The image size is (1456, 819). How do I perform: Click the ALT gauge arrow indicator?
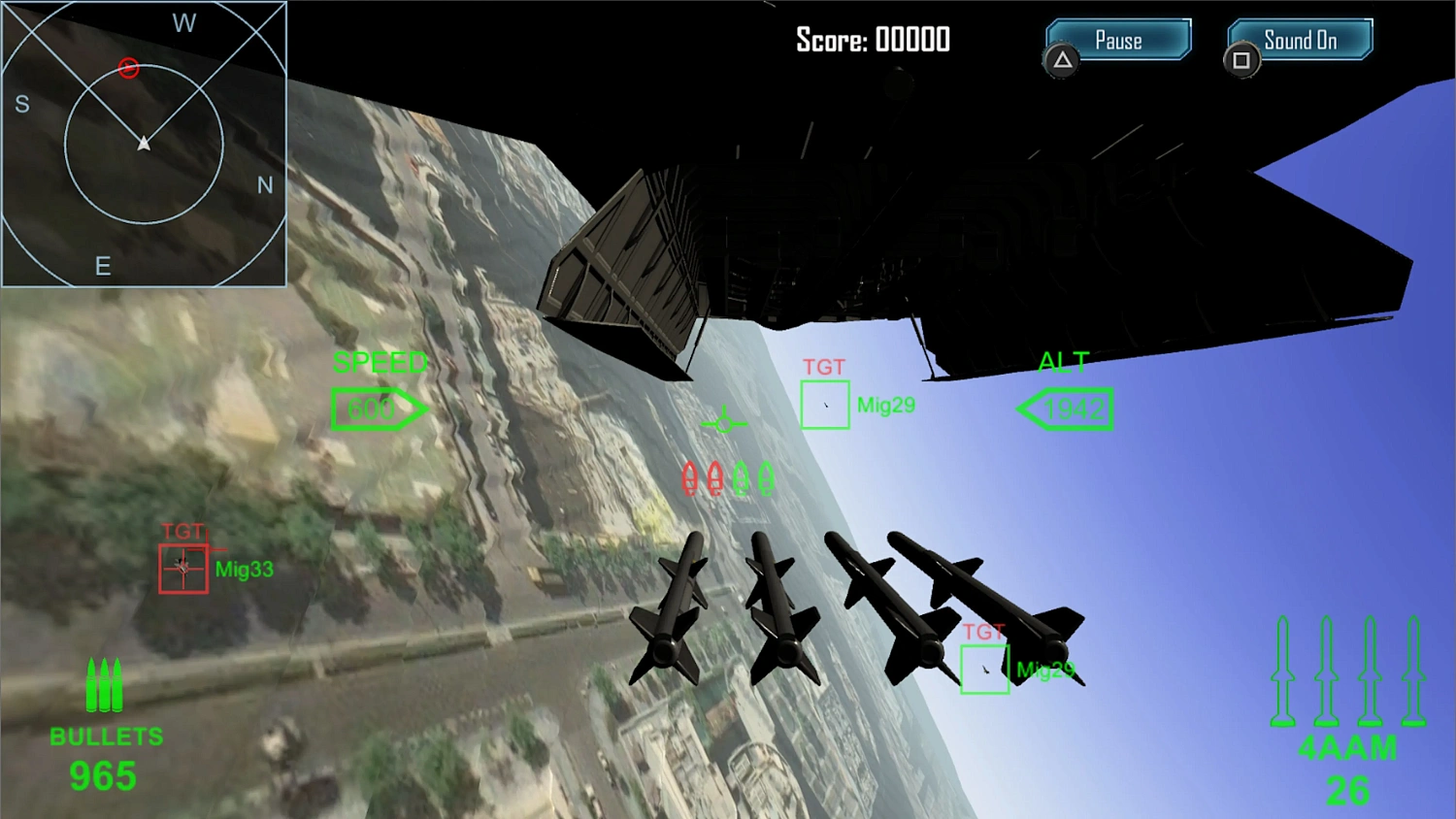[1065, 409]
